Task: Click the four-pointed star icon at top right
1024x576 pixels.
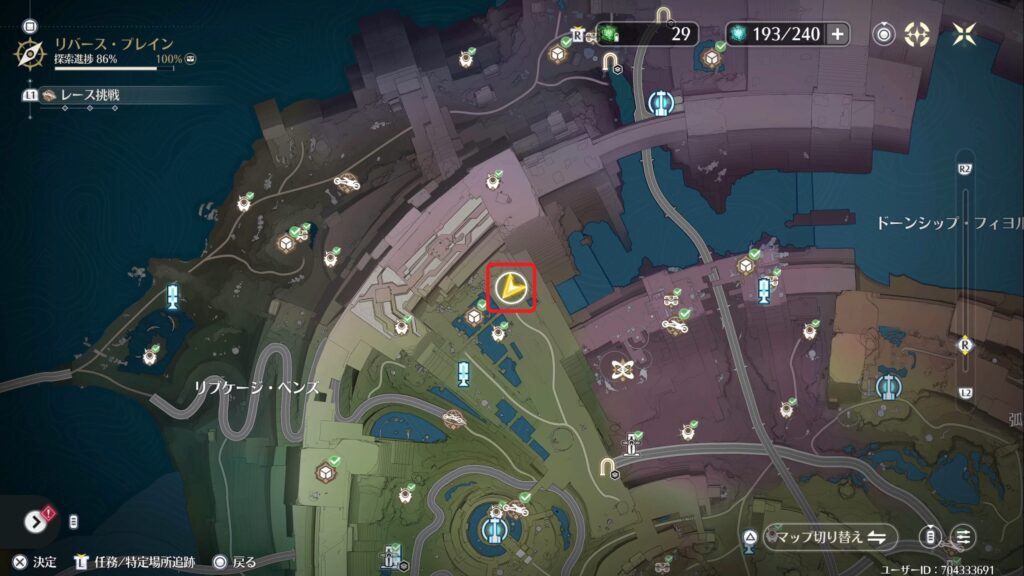Action: point(965,34)
